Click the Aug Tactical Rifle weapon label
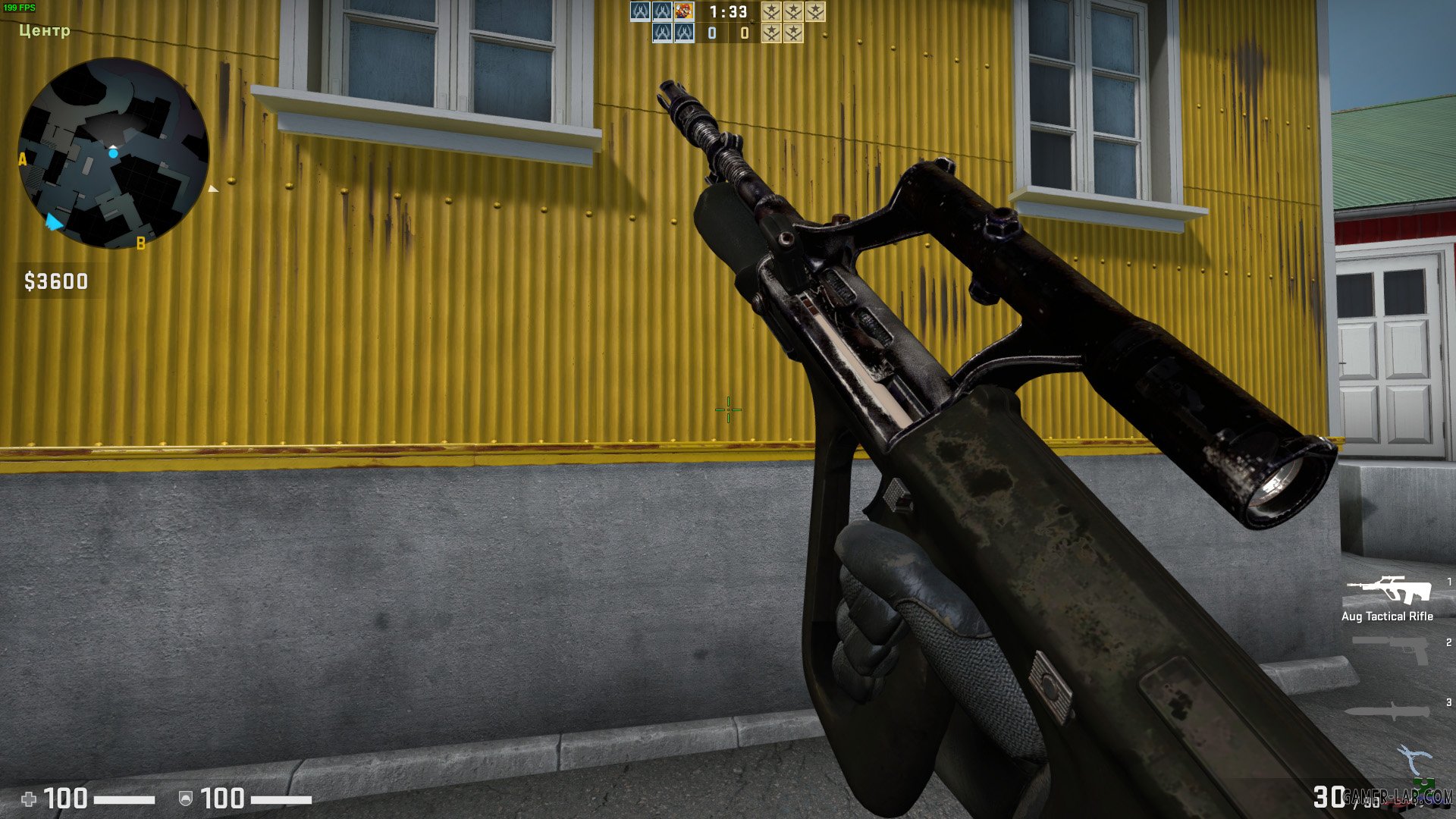The width and height of the screenshot is (1456, 819). pyautogui.click(x=1388, y=617)
